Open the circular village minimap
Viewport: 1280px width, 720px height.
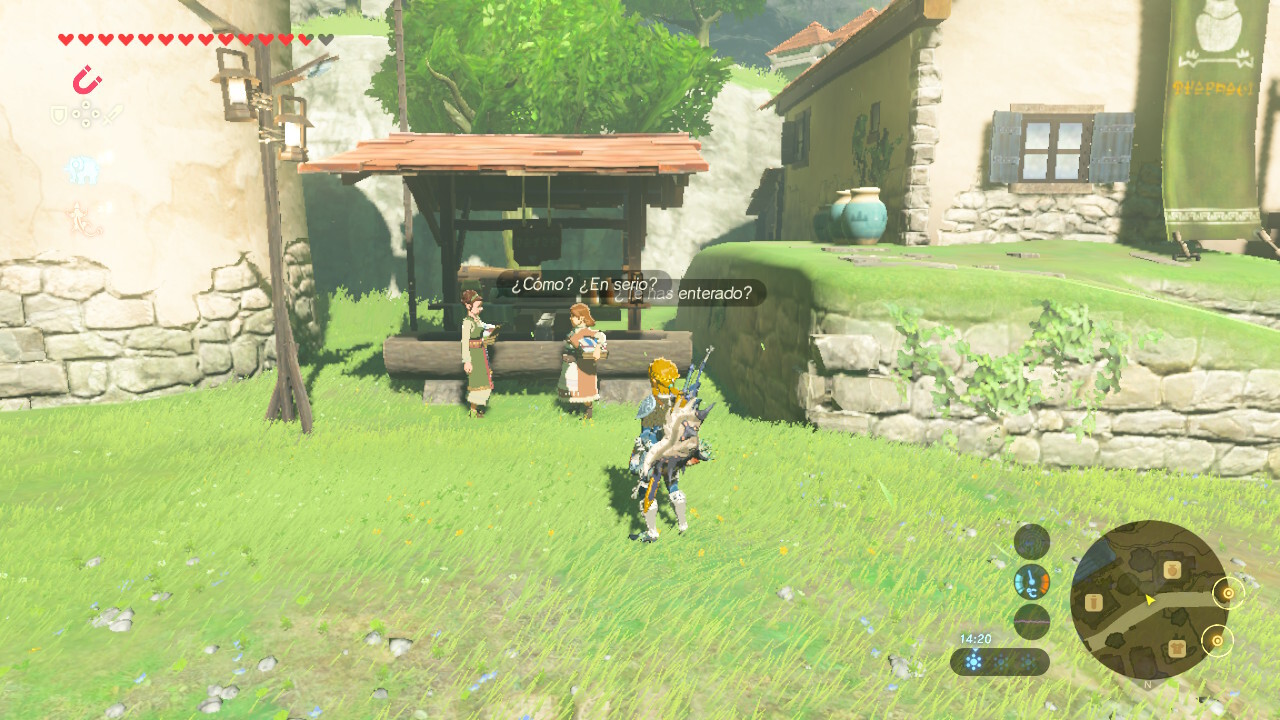tap(1148, 599)
